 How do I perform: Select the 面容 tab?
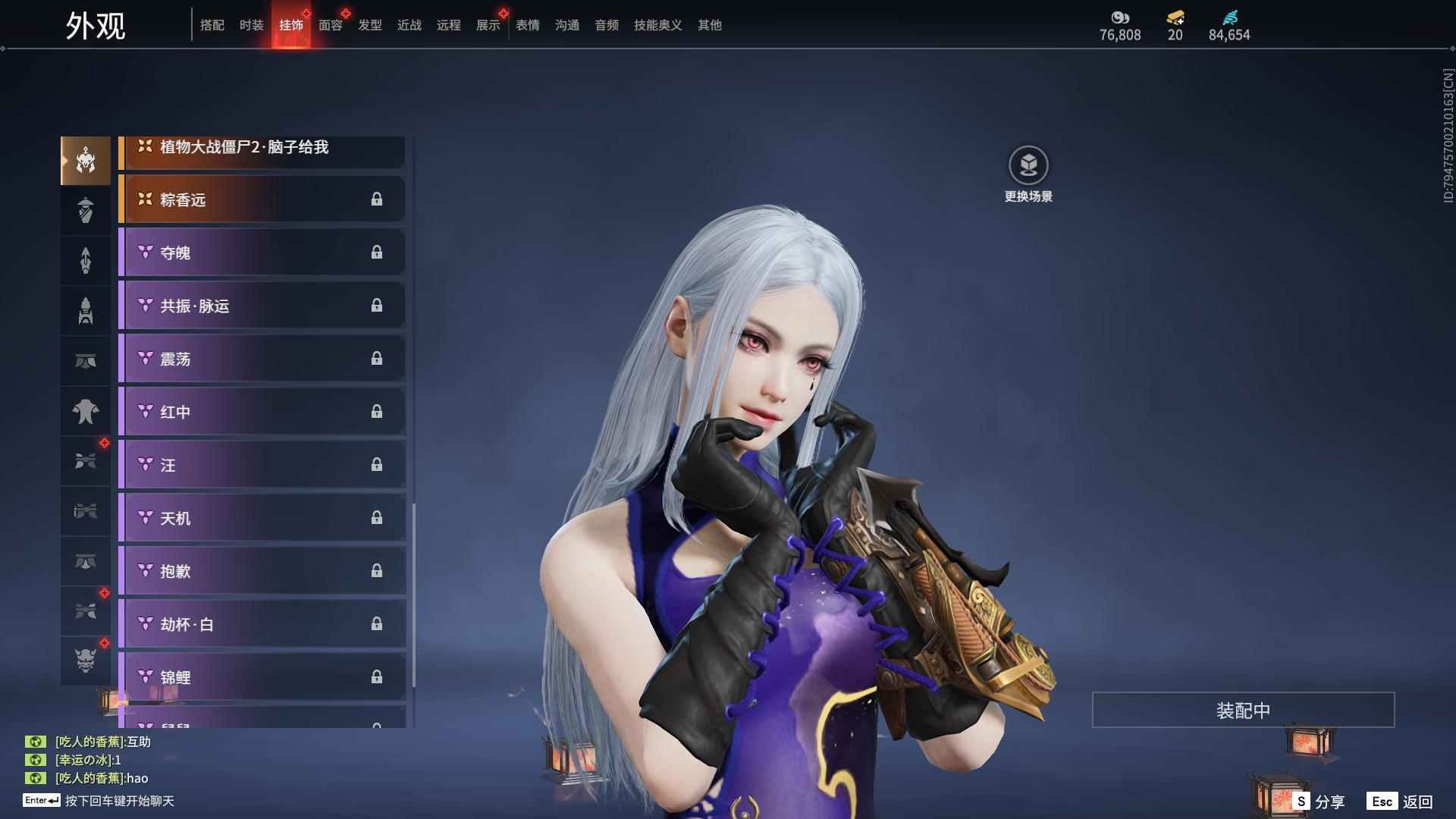331,25
